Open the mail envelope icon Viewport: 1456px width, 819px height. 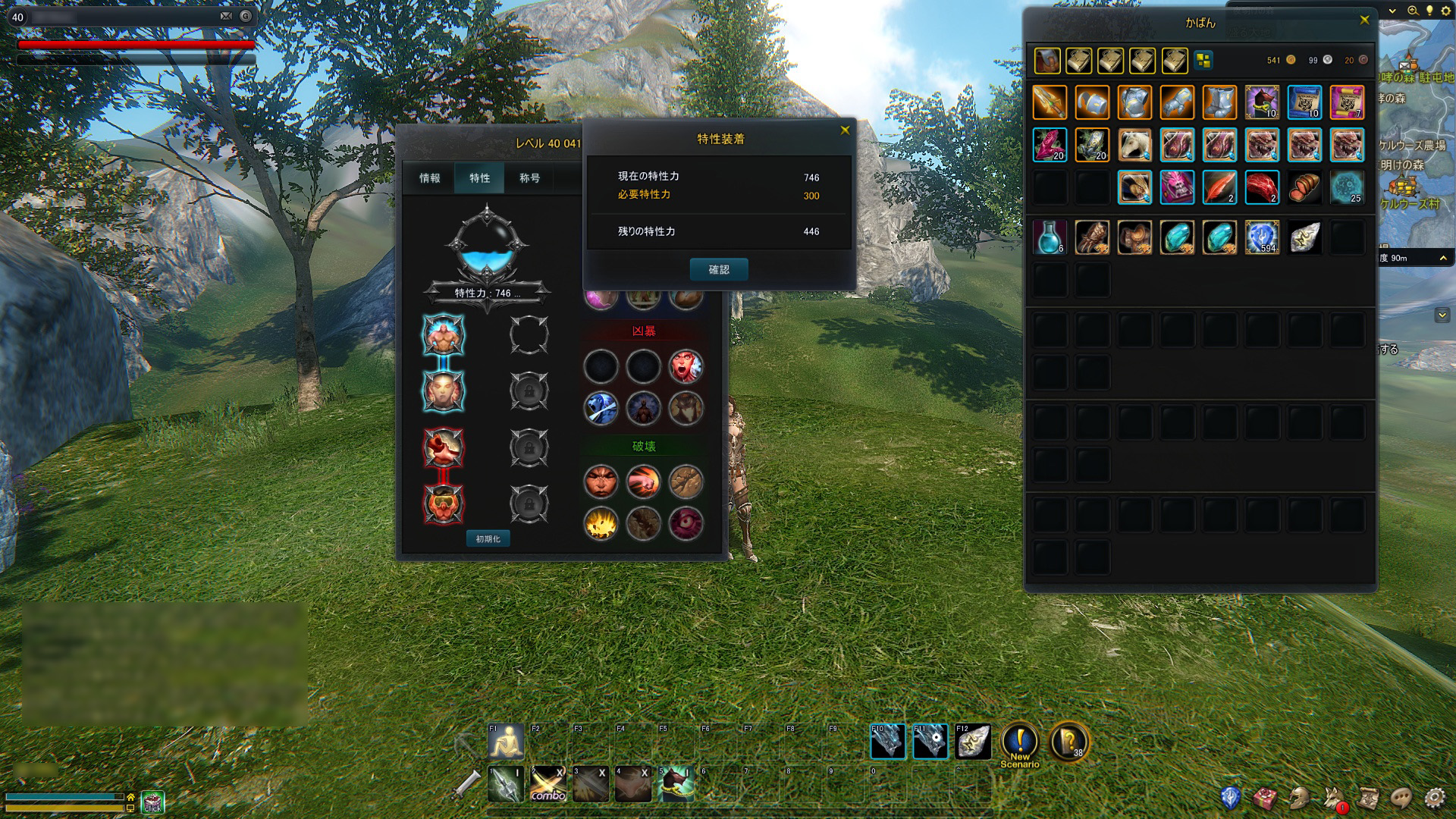(226, 16)
